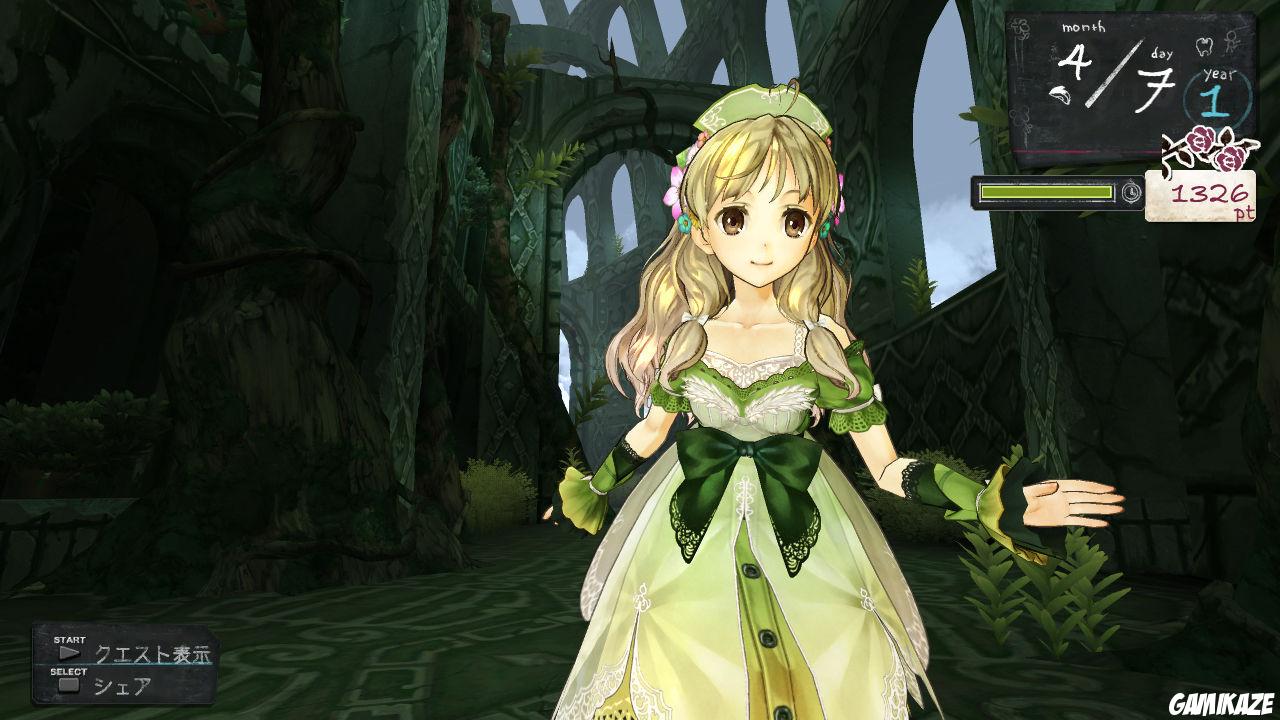Select the rose emblem above the point counter

[x=1200, y=148]
